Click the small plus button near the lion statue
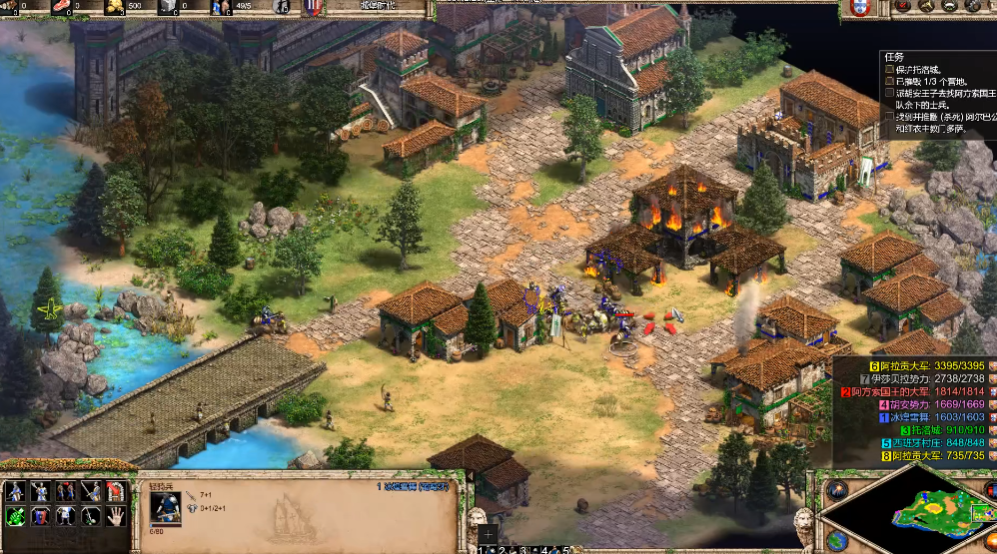The width and height of the screenshot is (997, 554). tap(487, 532)
